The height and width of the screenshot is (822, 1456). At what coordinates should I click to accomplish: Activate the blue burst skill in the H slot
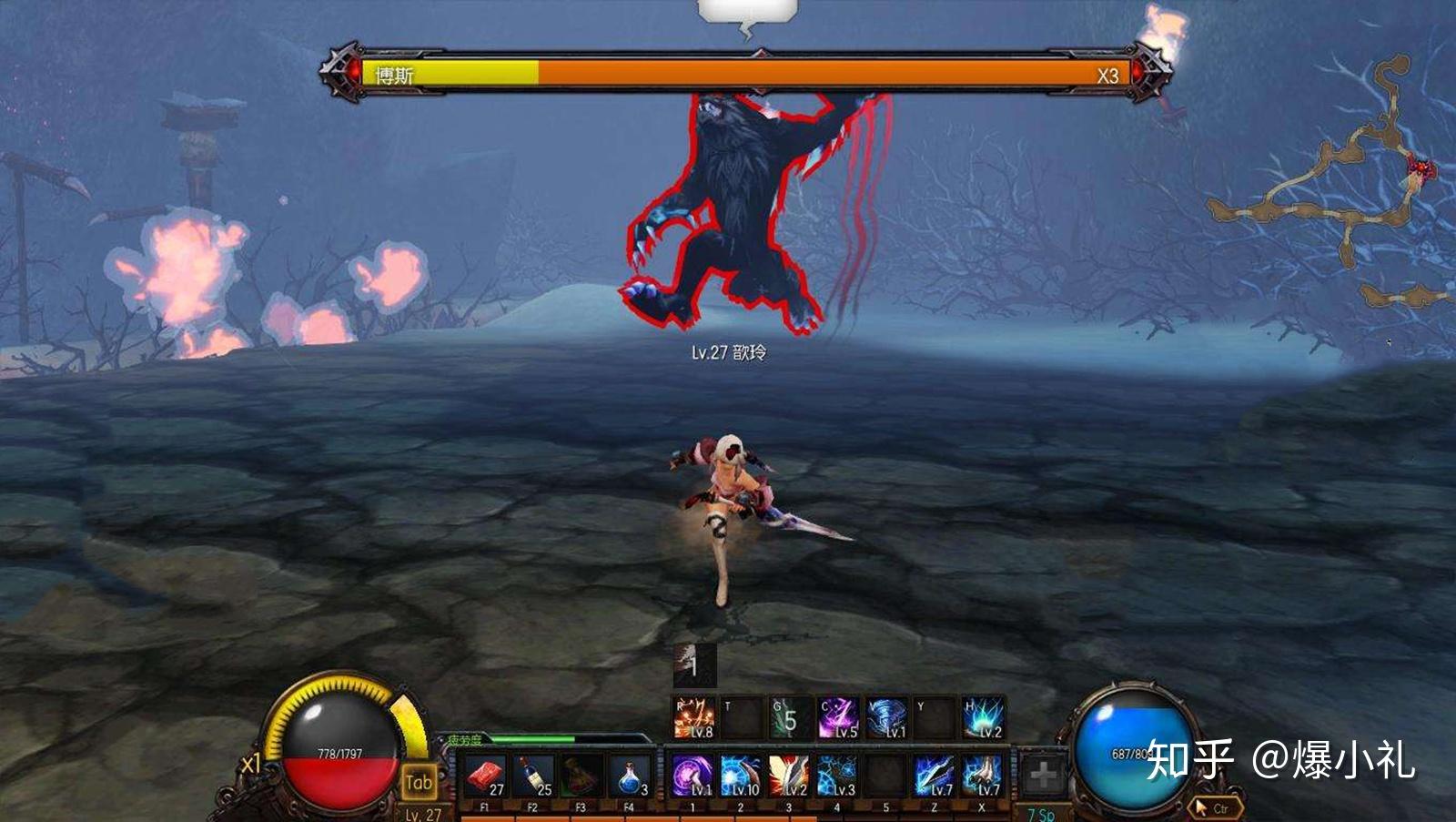pos(983,718)
